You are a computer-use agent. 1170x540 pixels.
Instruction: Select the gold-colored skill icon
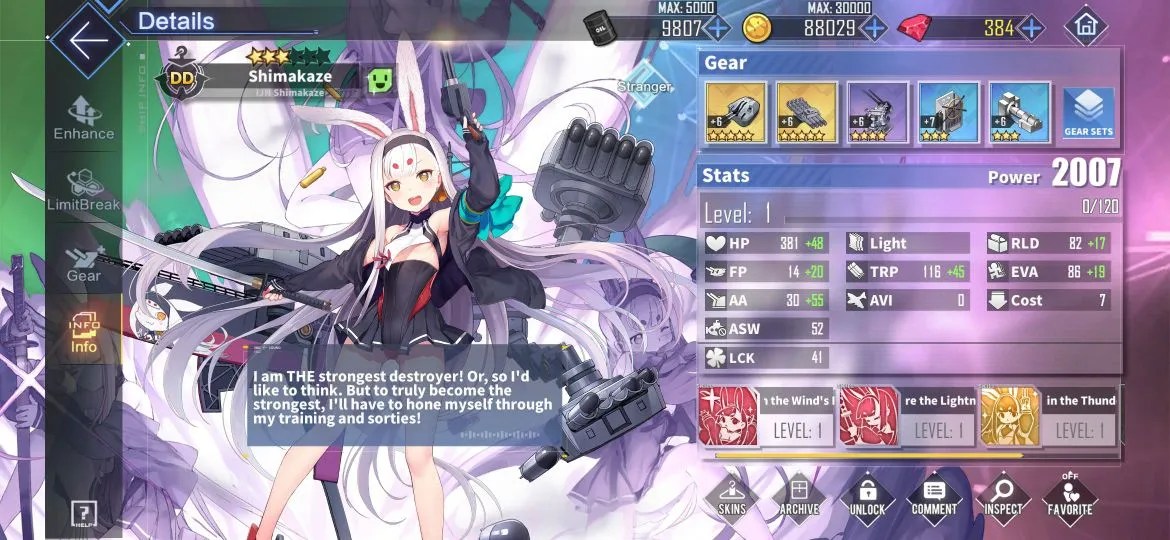tap(1009, 416)
